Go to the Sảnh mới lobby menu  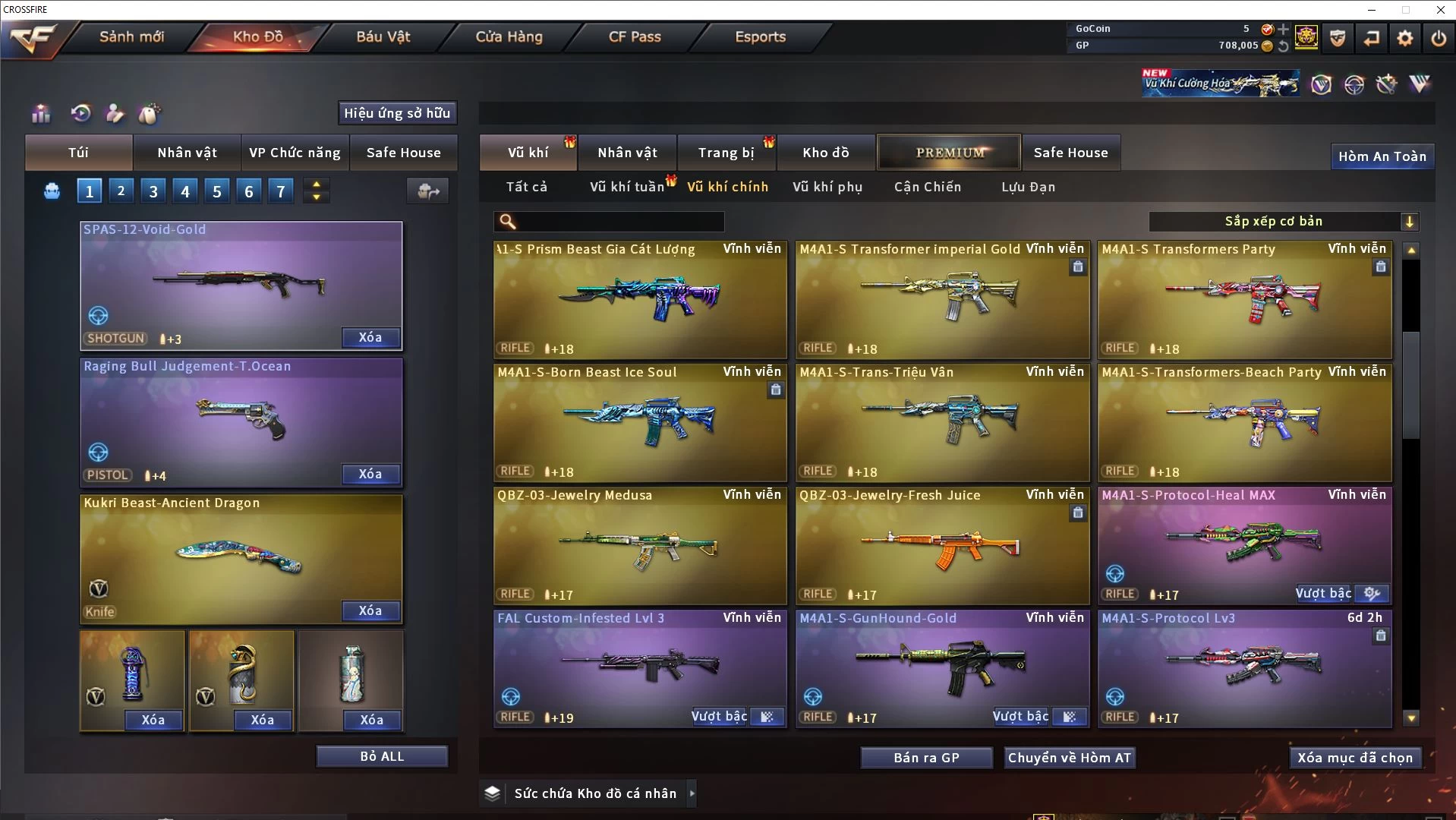coord(131,37)
